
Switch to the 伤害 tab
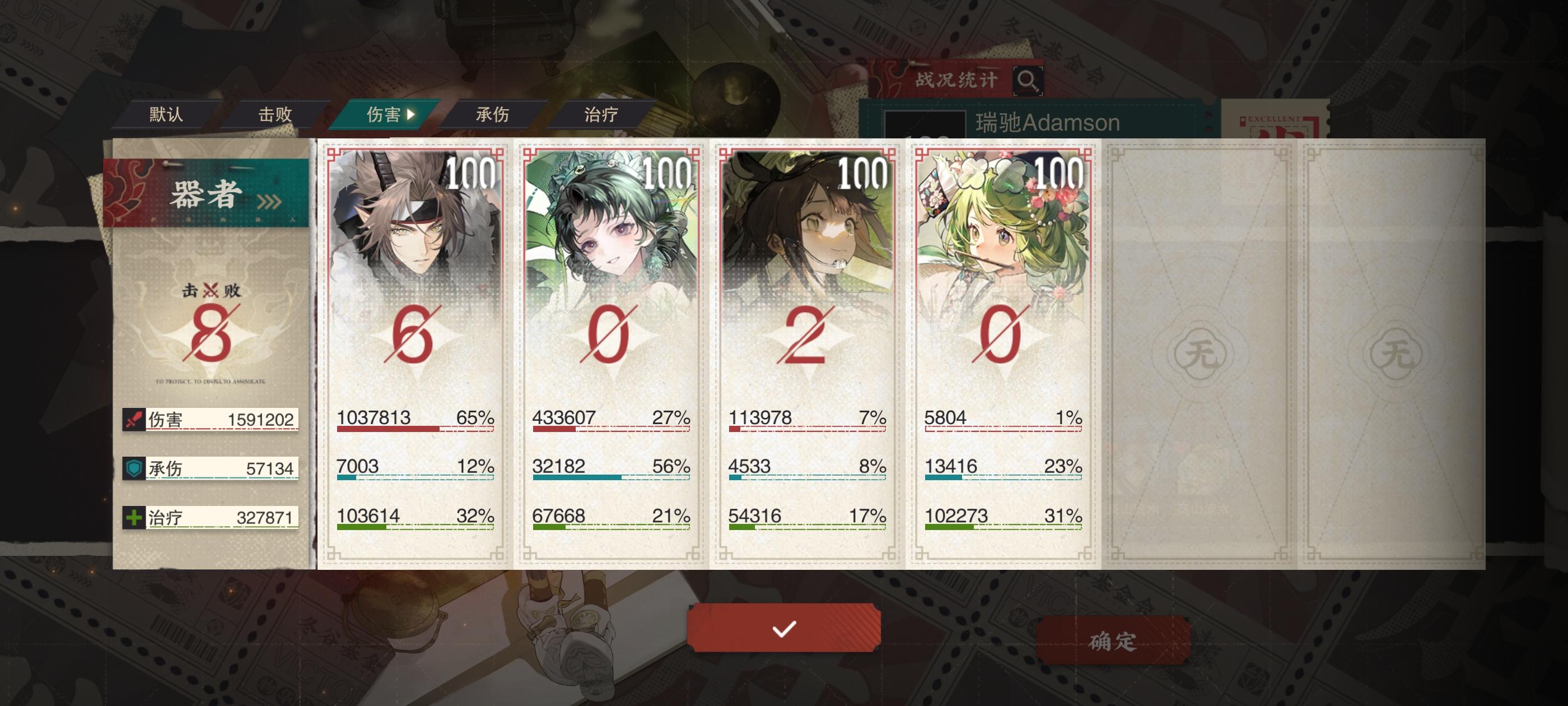[x=384, y=113]
